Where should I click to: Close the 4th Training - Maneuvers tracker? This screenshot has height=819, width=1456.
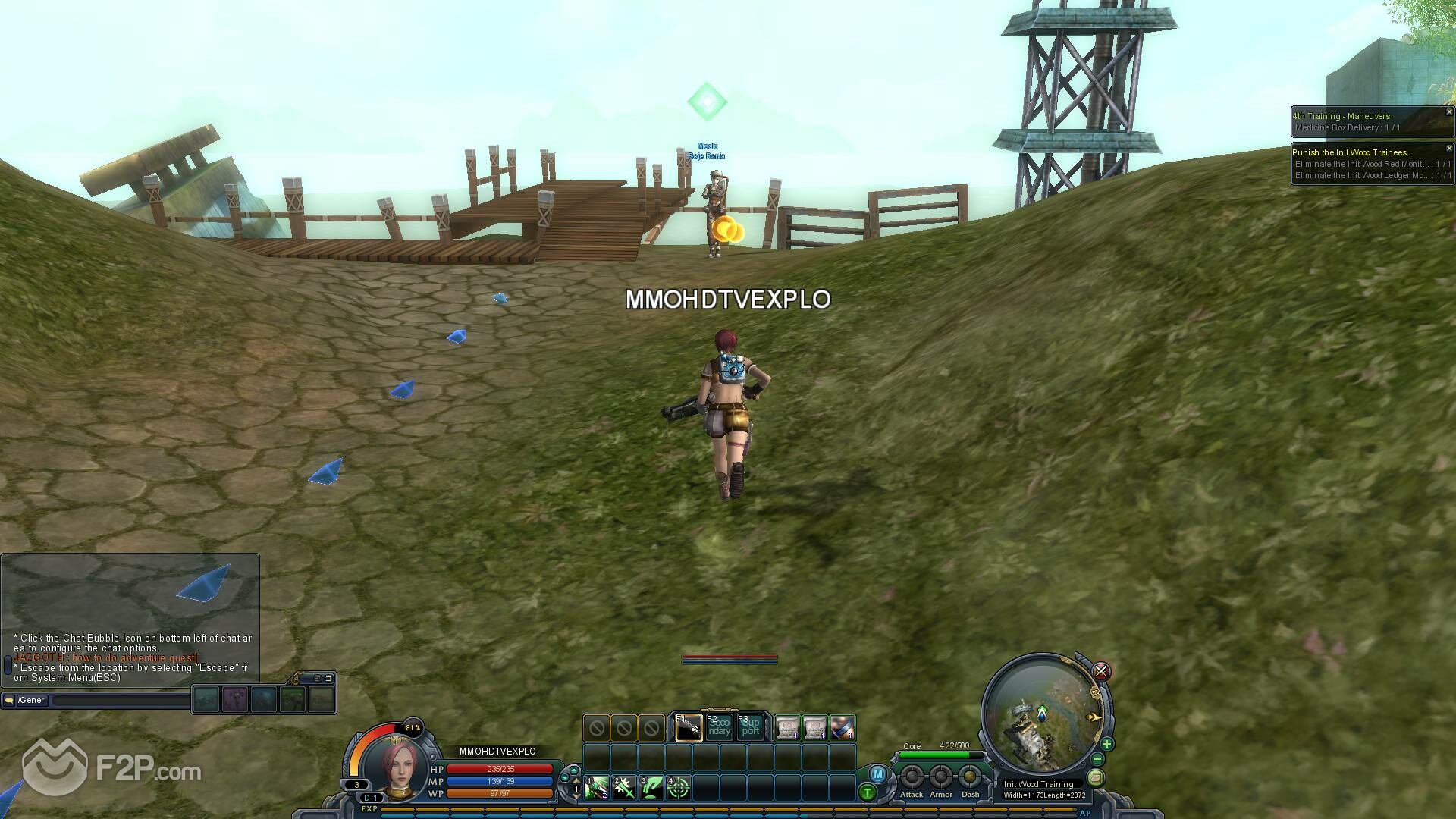(1448, 112)
